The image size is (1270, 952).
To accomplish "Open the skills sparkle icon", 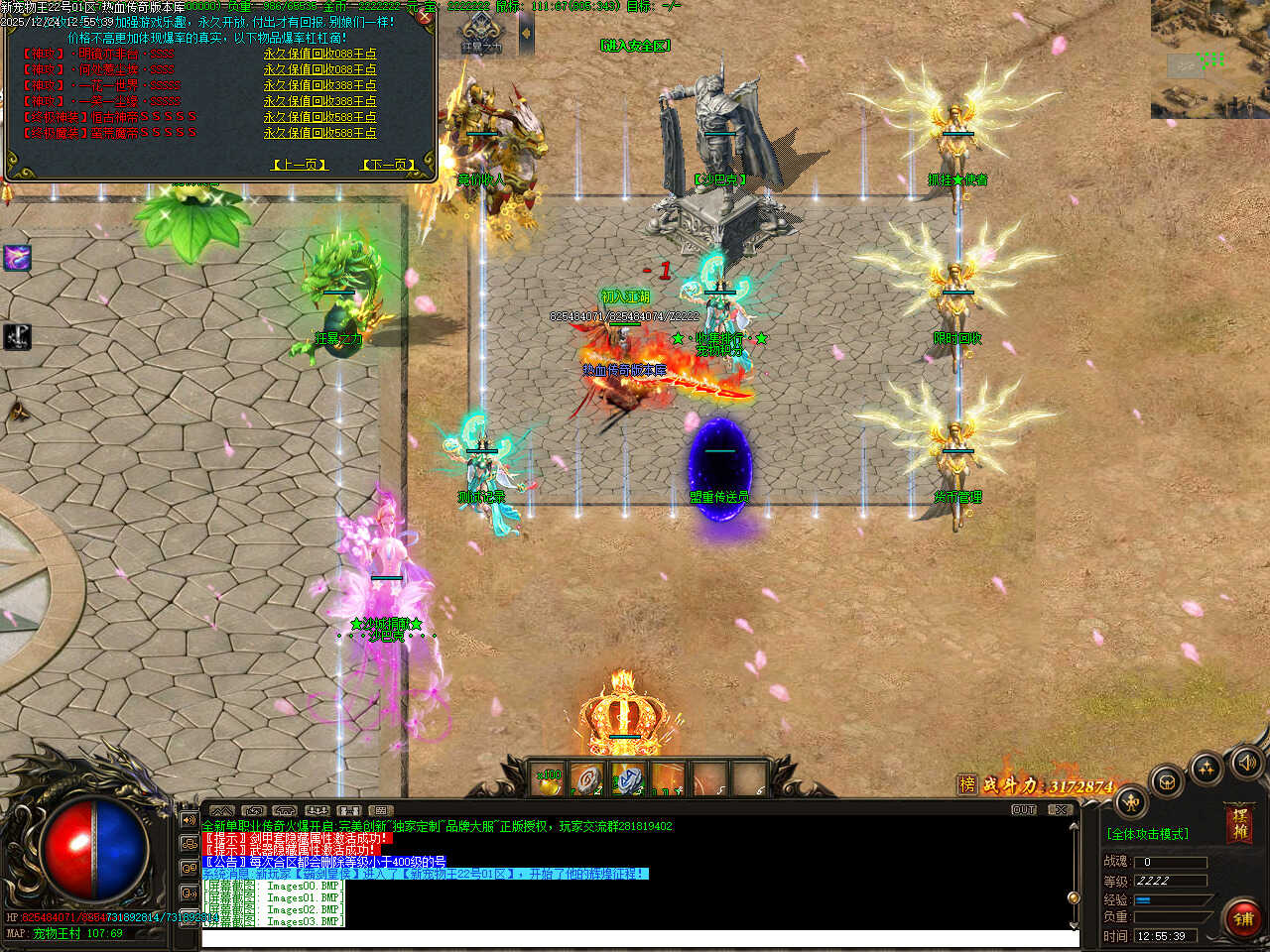I will click(x=1206, y=768).
